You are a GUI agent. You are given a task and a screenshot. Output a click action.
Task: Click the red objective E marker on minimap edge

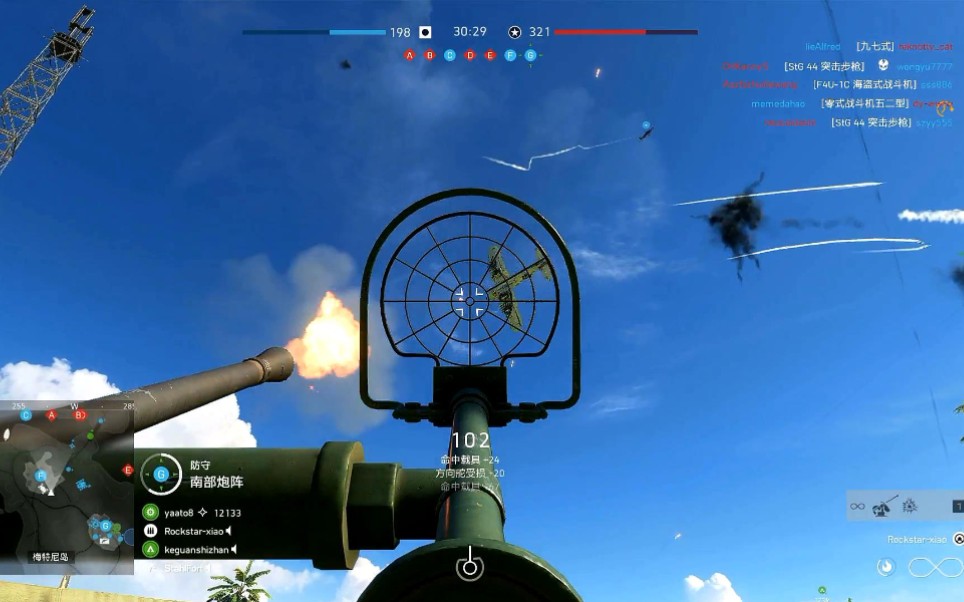click(x=128, y=470)
